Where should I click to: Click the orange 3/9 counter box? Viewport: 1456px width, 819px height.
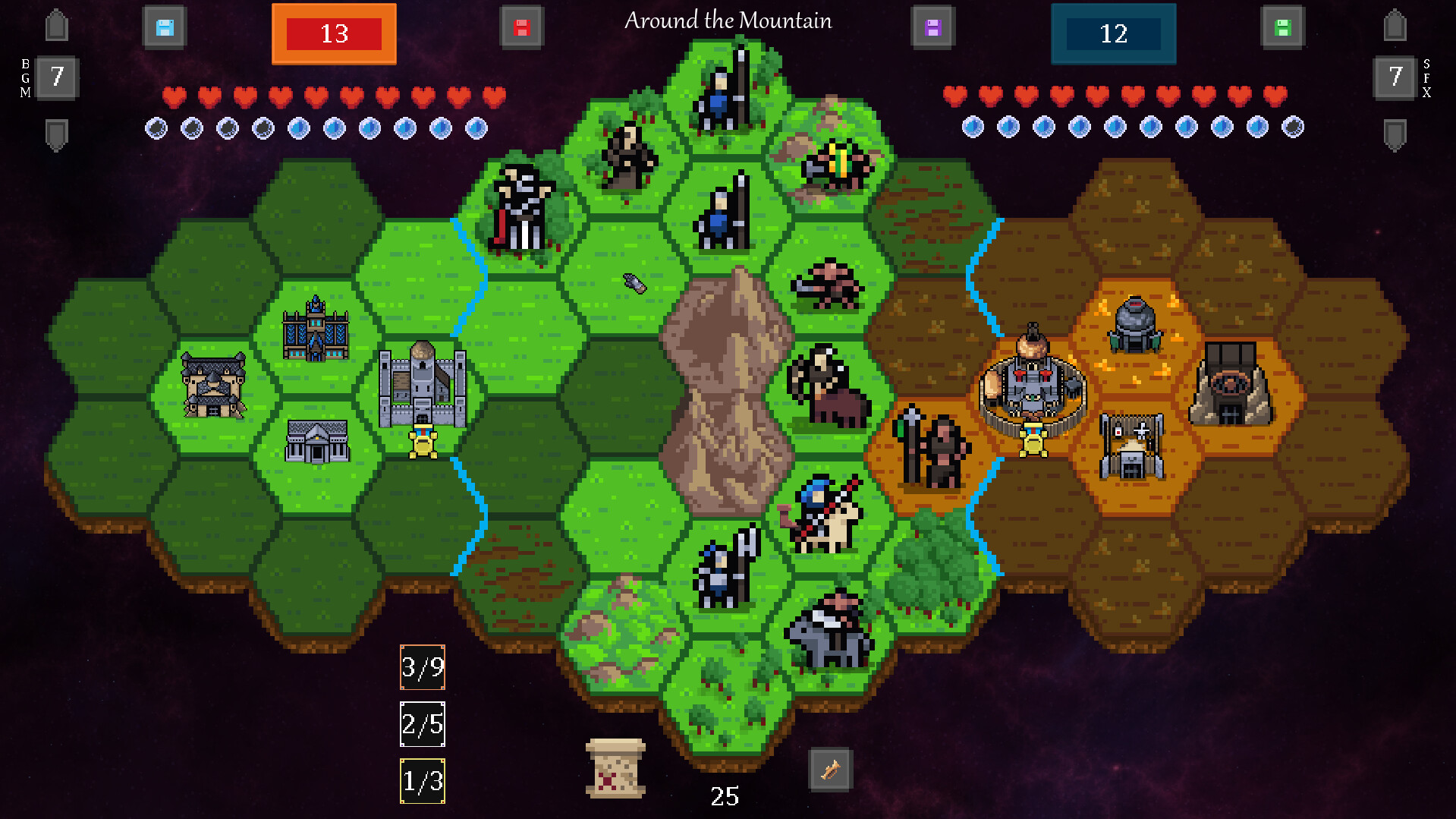(x=422, y=669)
